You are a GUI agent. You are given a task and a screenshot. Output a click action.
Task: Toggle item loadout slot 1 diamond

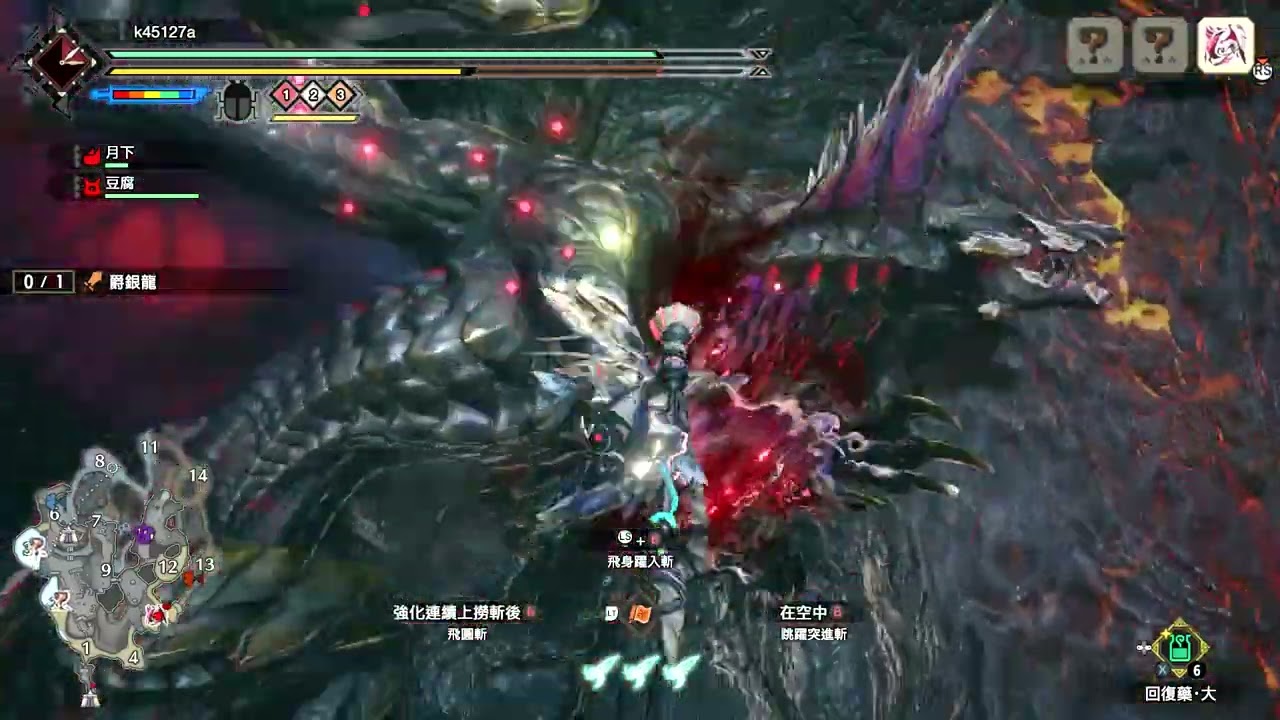[284, 95]
